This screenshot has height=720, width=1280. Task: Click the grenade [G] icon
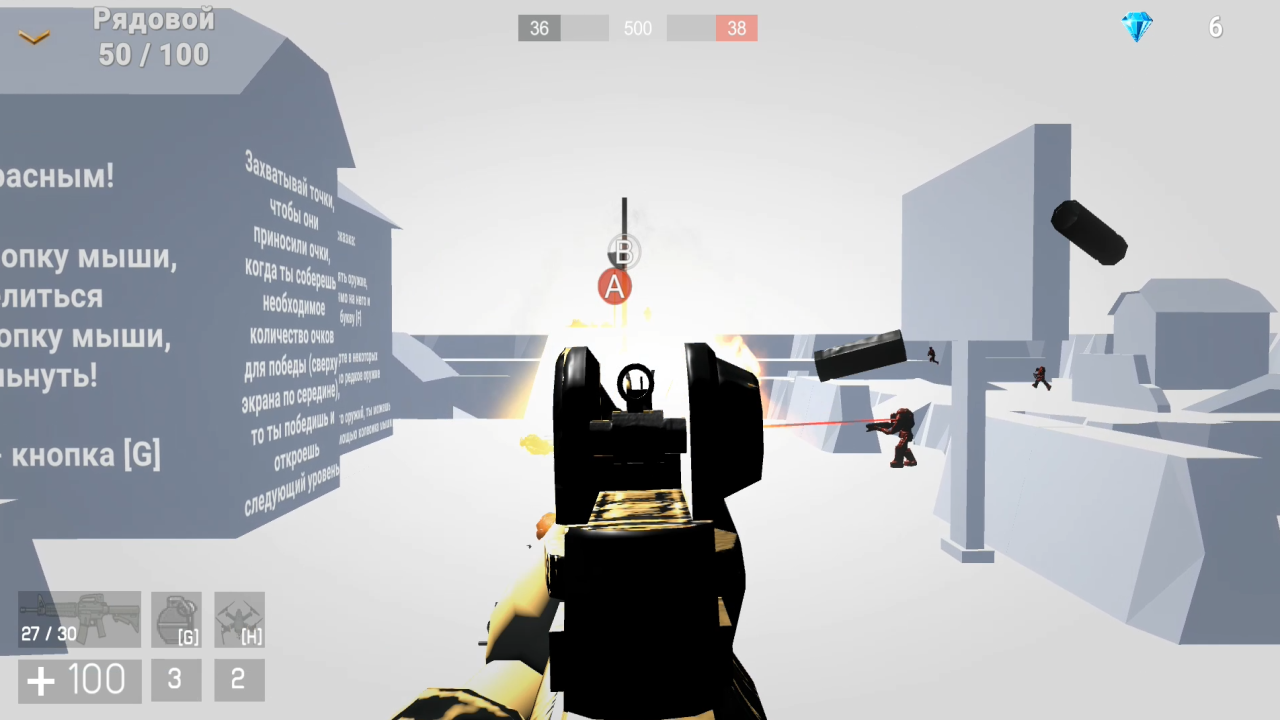tap(176, 617)
